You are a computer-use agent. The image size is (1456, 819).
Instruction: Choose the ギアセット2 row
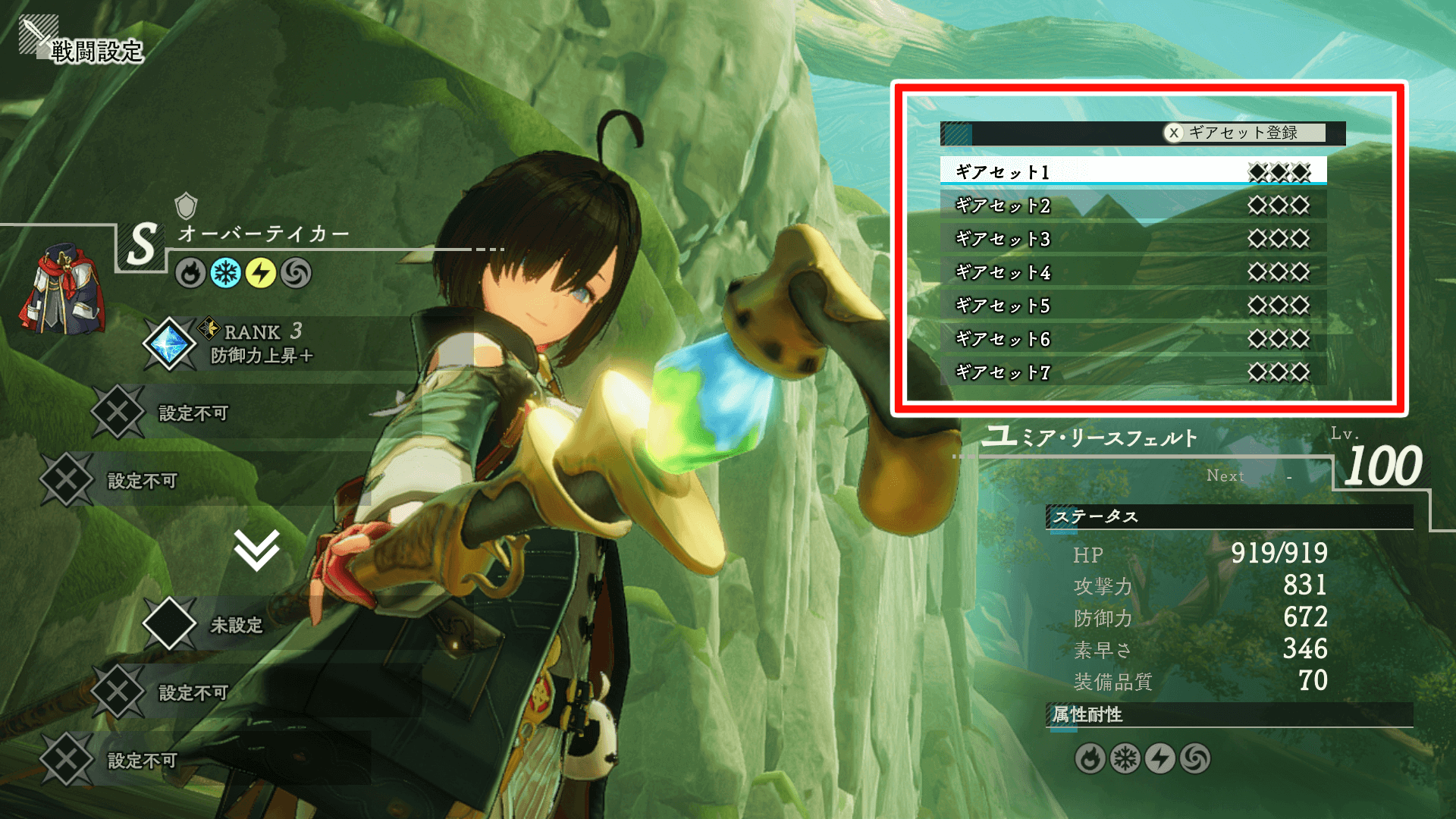click(x=1133, y=206)
